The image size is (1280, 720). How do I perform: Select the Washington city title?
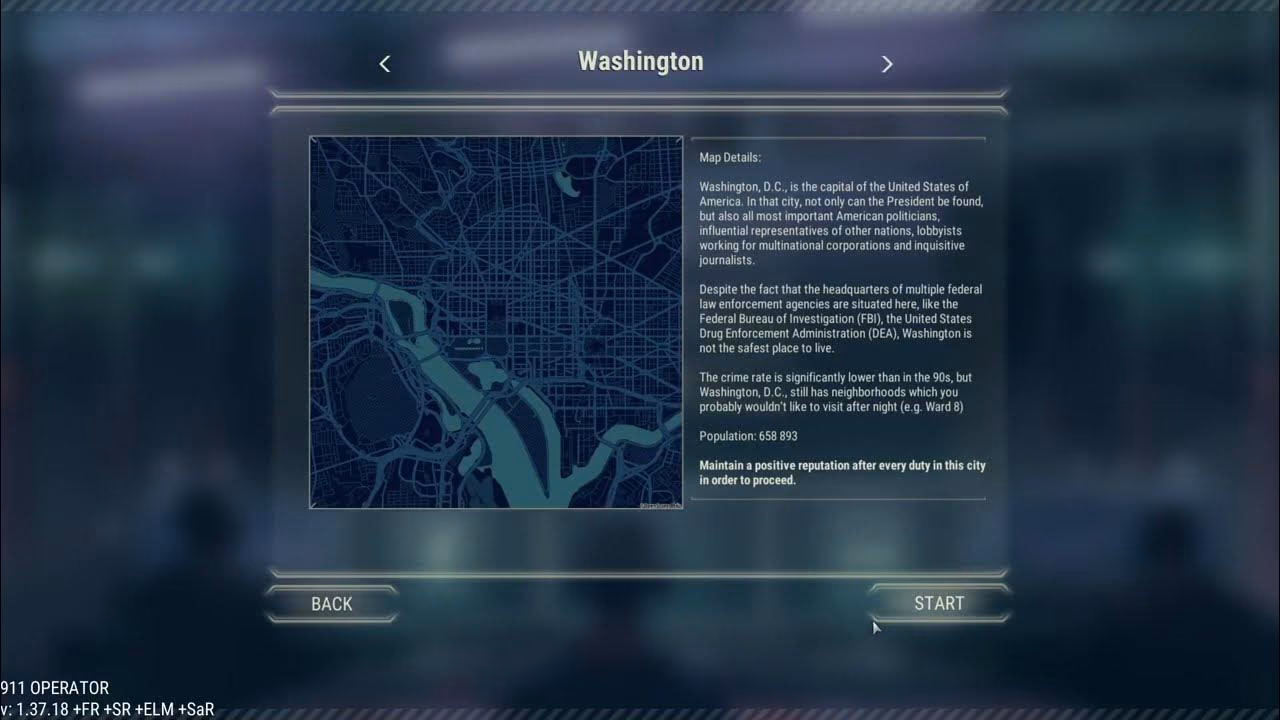point(640,61)
